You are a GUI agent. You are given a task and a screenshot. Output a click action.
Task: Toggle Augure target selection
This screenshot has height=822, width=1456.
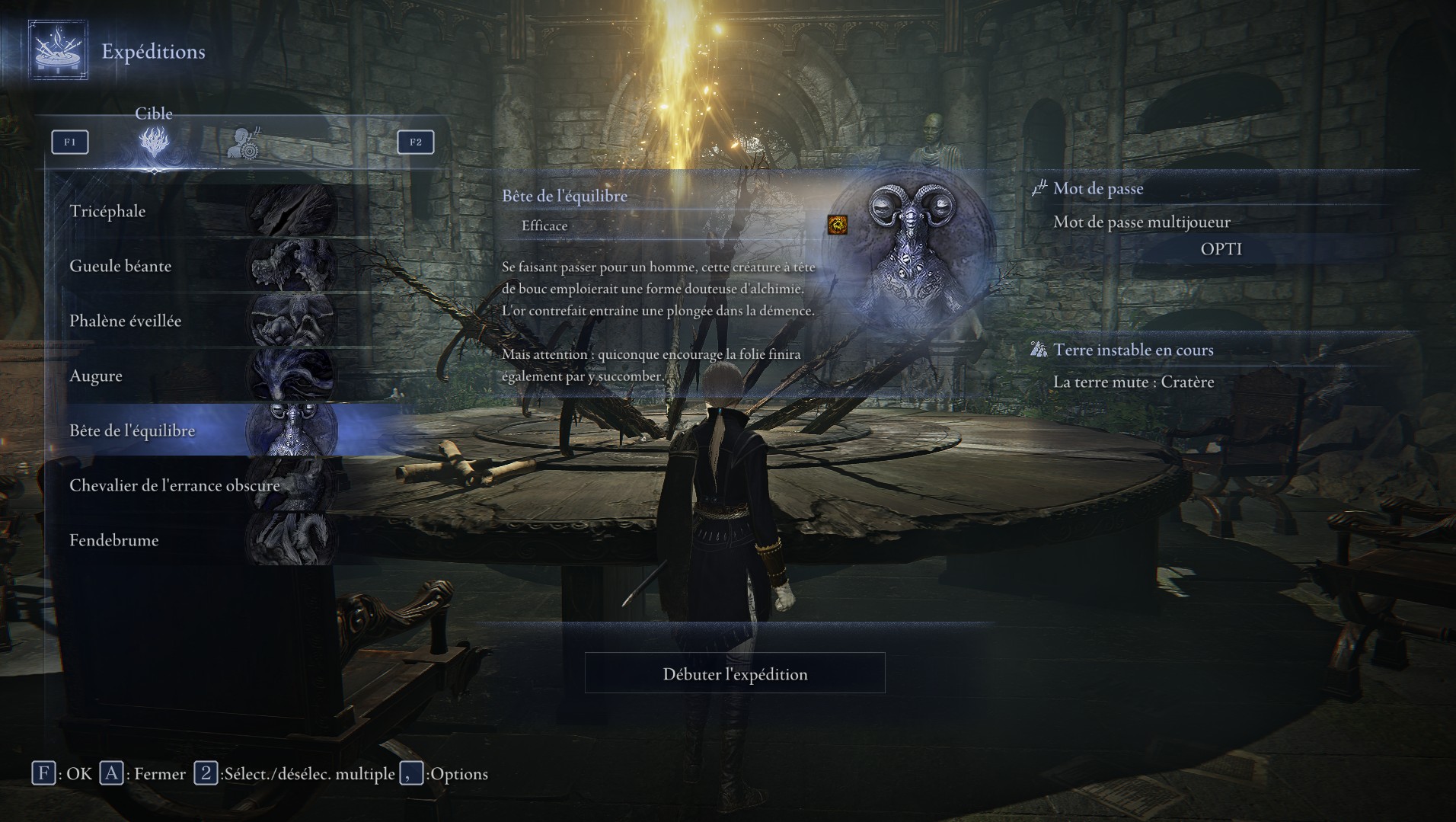coord(96,376)
